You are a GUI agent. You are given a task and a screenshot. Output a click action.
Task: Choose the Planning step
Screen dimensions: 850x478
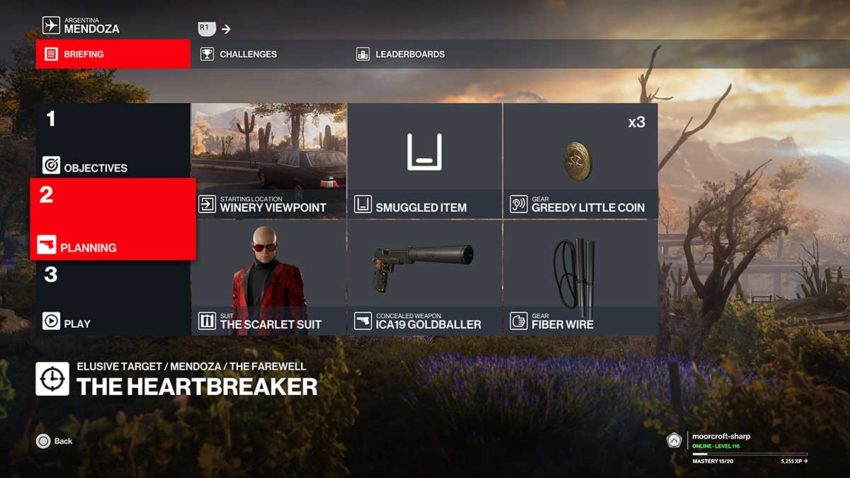click(x=112, y=219)
